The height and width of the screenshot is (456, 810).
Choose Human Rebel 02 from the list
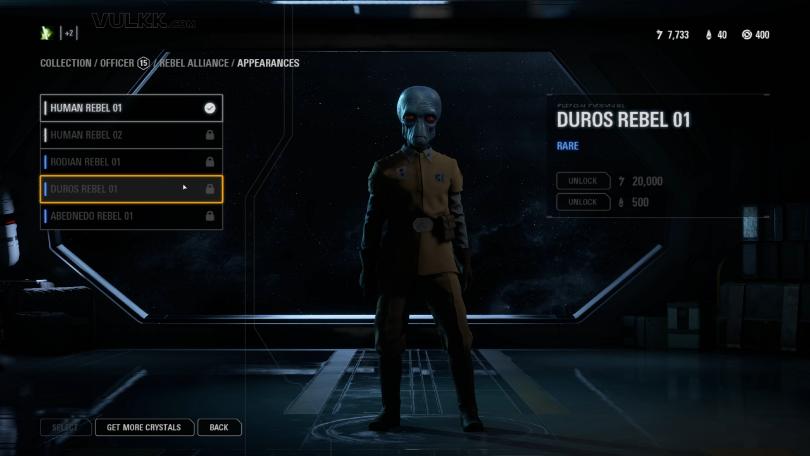point(130,135)
